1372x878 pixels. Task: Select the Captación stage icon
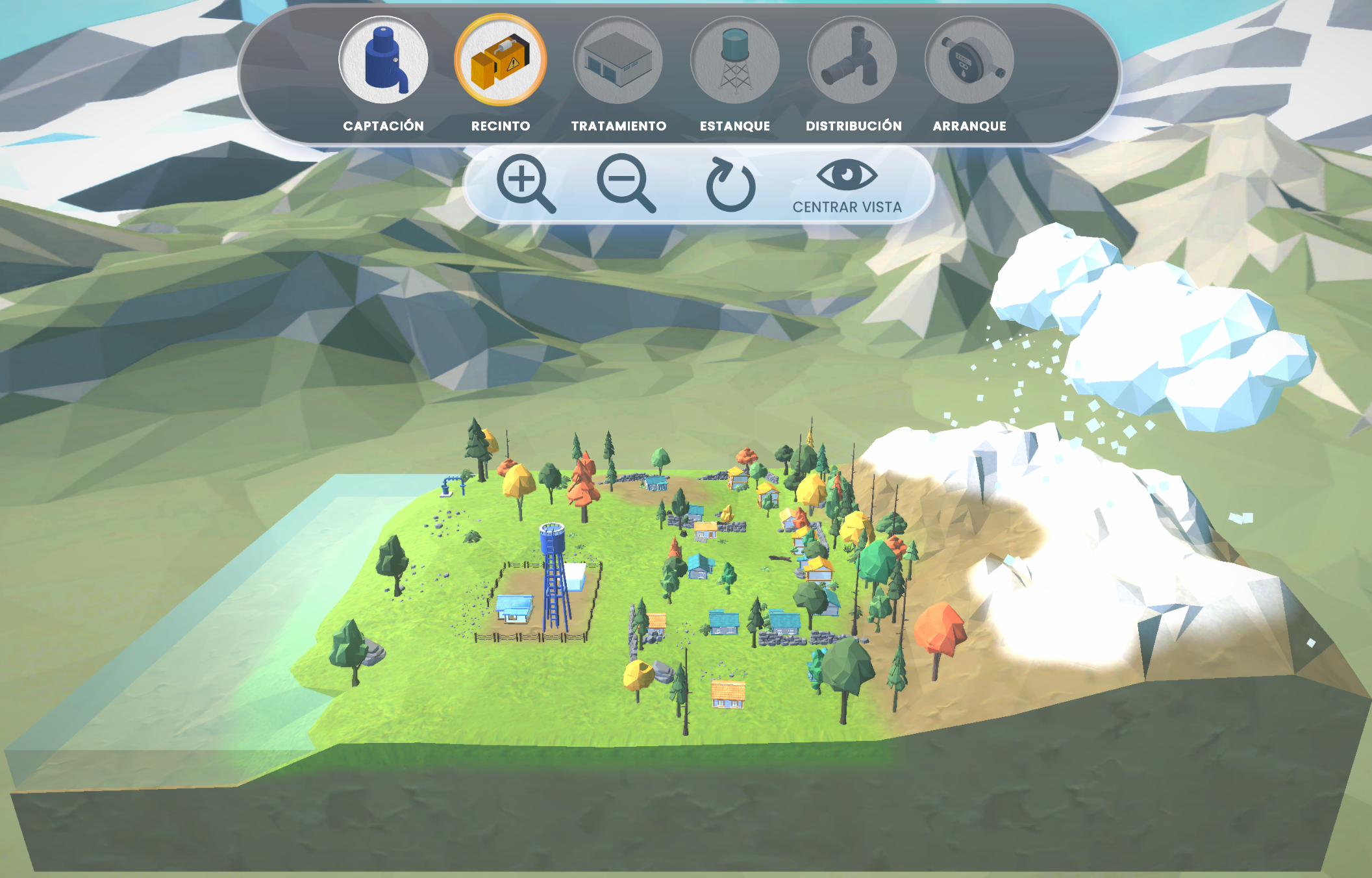(x=384, y=60)
